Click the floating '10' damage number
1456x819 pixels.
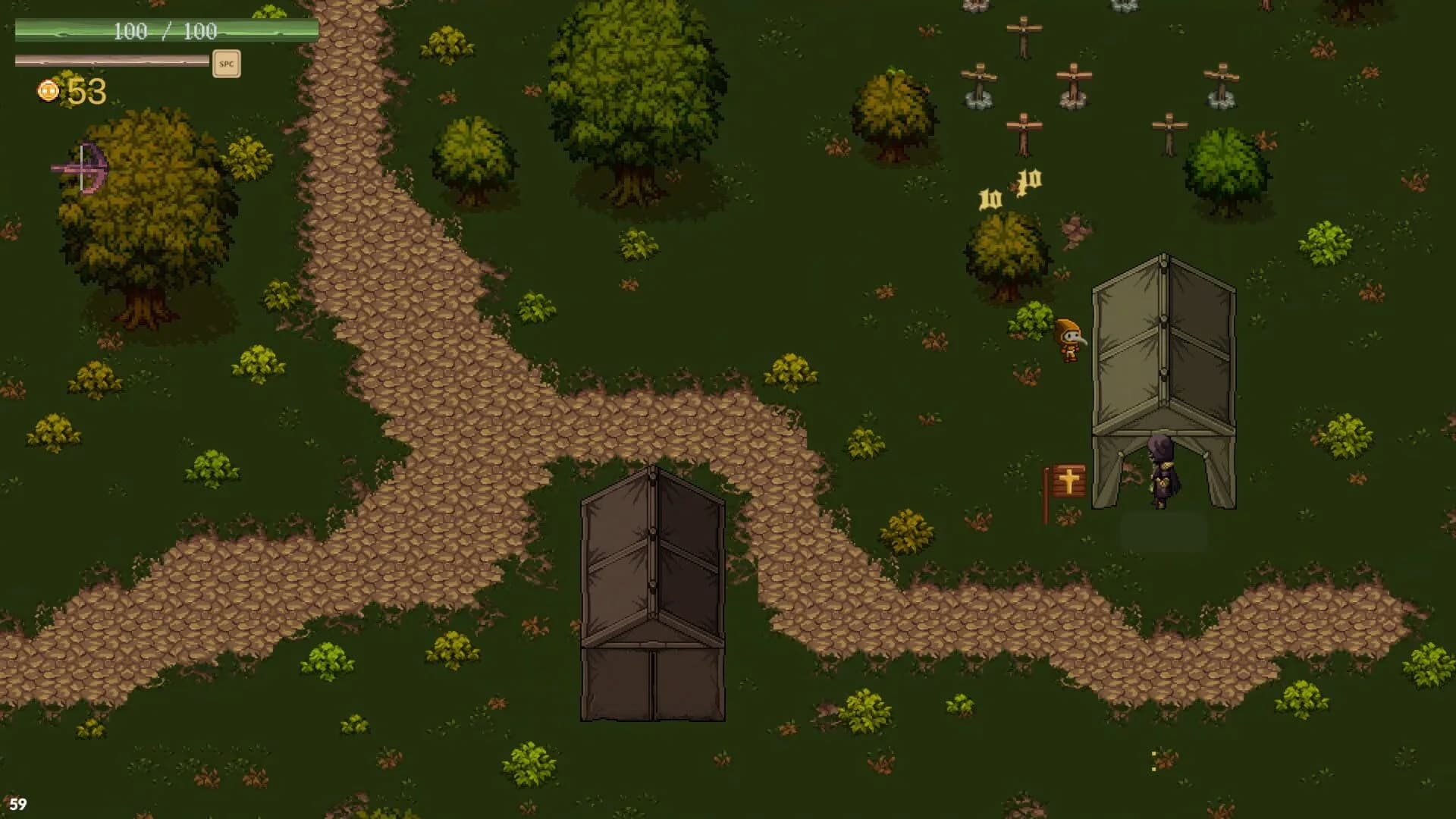click(x=991, y=199)
